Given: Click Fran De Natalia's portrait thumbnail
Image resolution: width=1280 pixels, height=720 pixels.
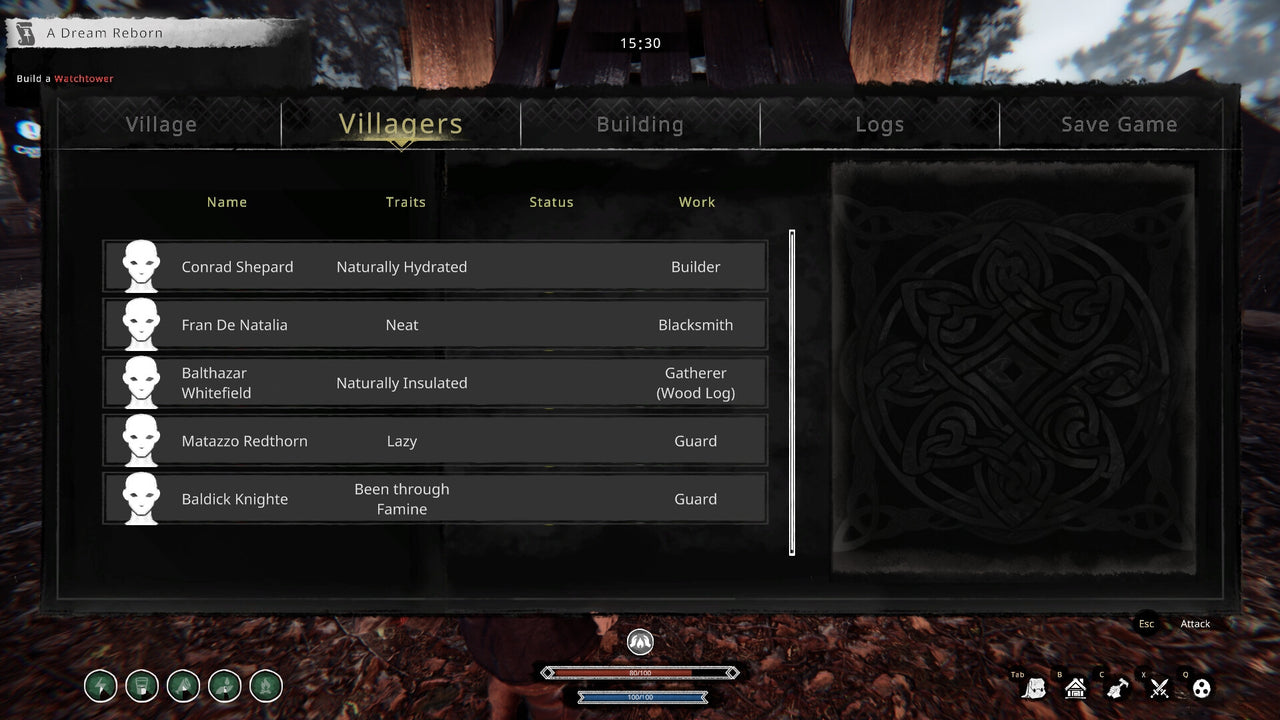Looking at the screenshot, I should (x=140, y=324).
